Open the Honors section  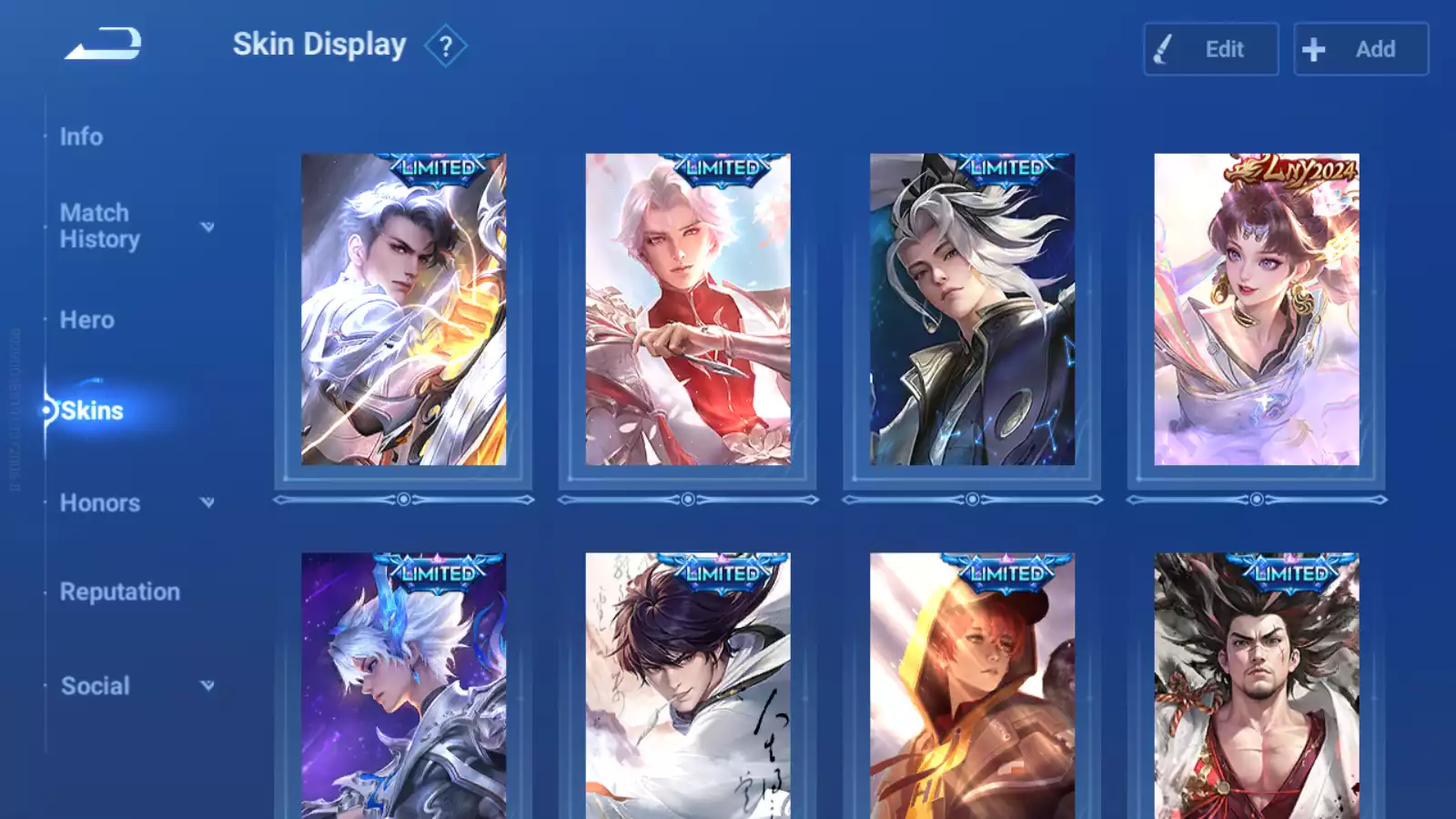coord(100,503)
